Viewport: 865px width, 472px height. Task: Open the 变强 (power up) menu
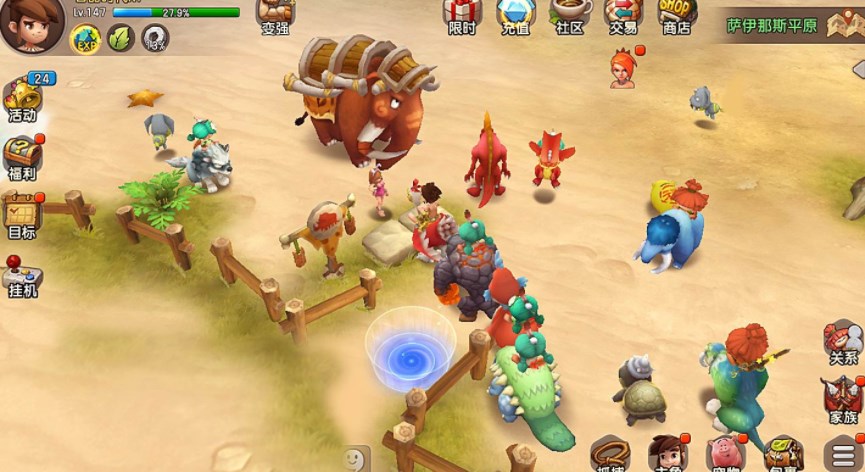point(275,16)
